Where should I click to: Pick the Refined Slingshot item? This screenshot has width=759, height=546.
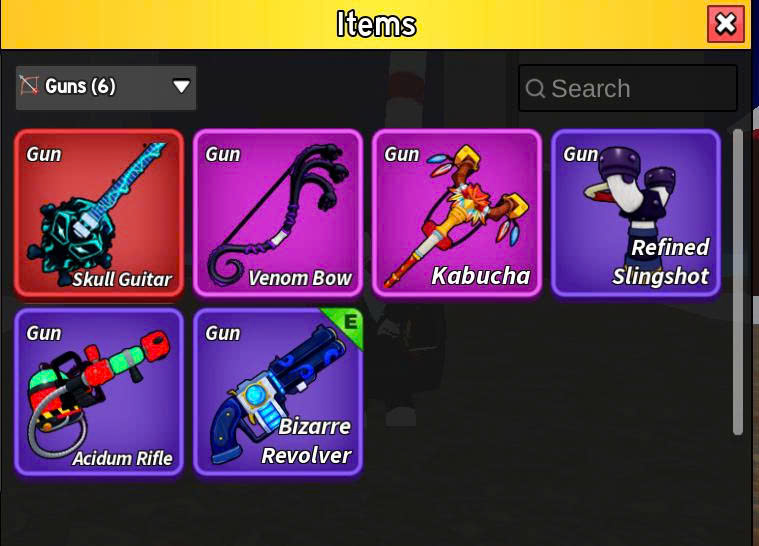(x=635, y=213)
